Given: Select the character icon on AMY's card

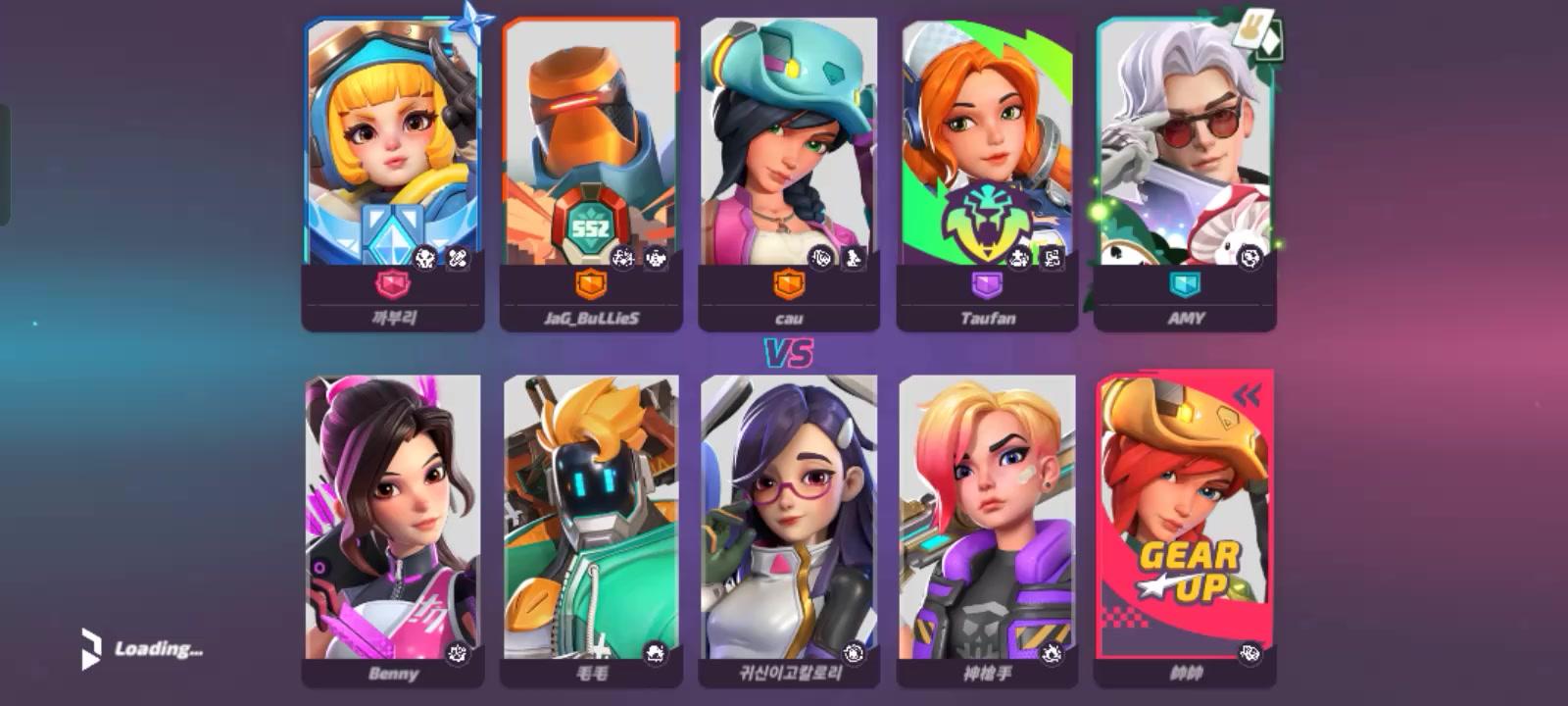Looking at the screenshot, I should [x=1249, y=257].
